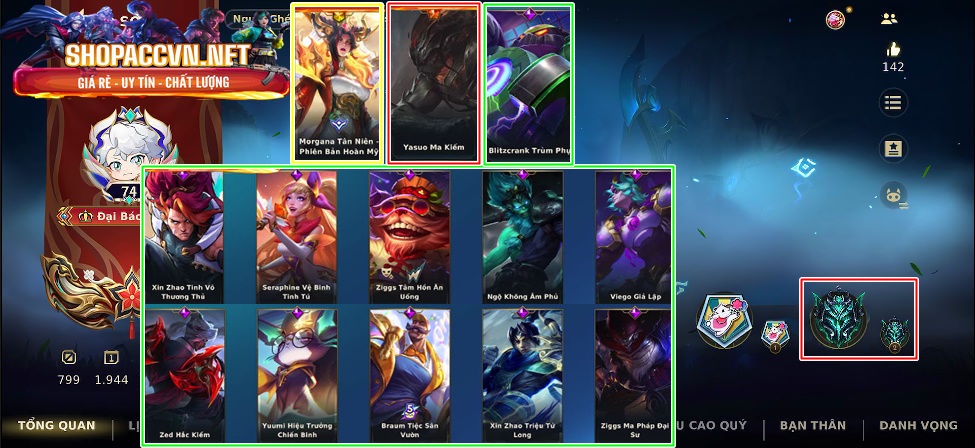975x448 pixels.
Task: Switch to the DANH VỌNG tab
Action: pos(919,426)
